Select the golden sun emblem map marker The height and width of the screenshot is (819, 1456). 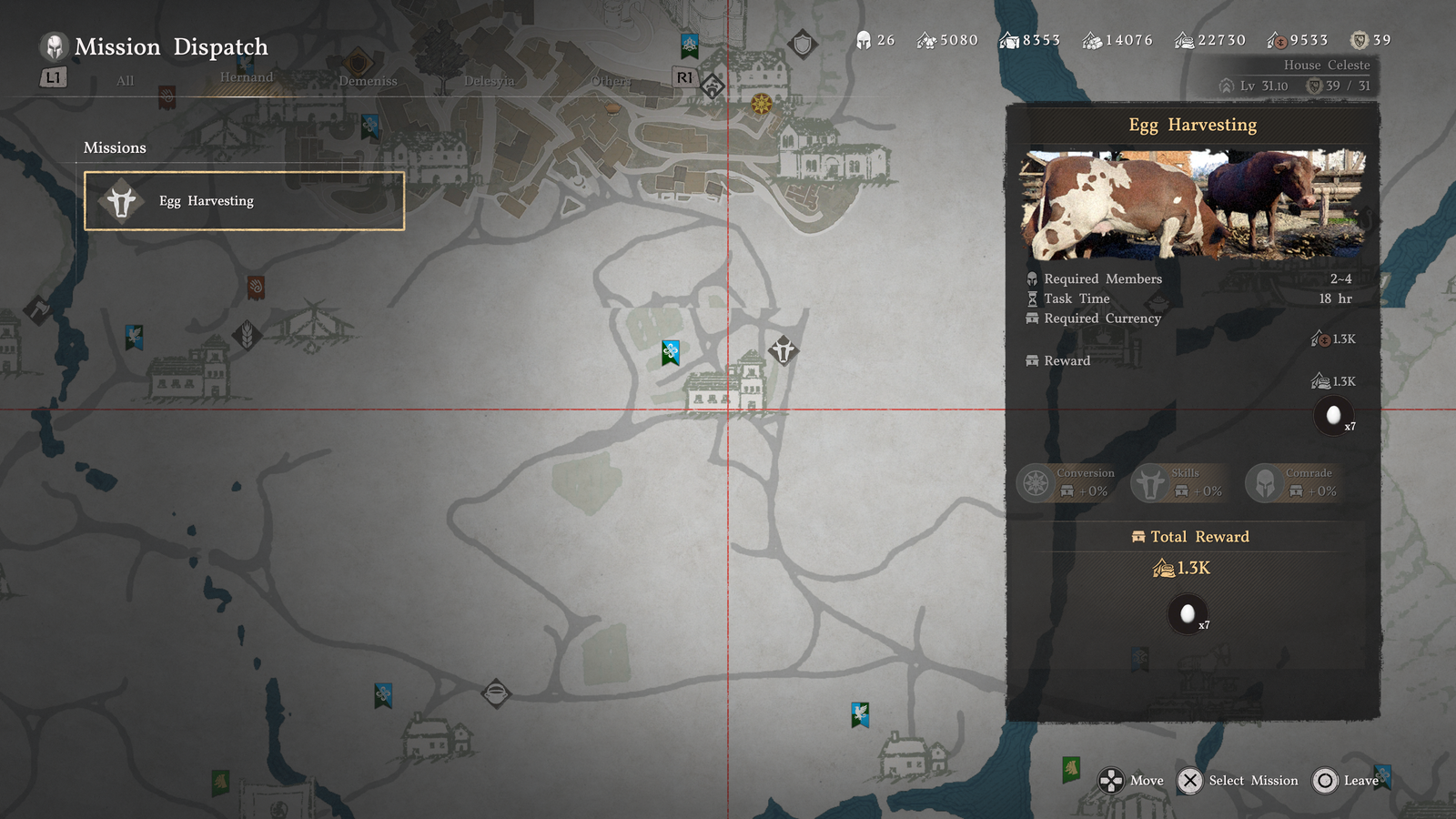pyautogui.click(x=762, y=104)
